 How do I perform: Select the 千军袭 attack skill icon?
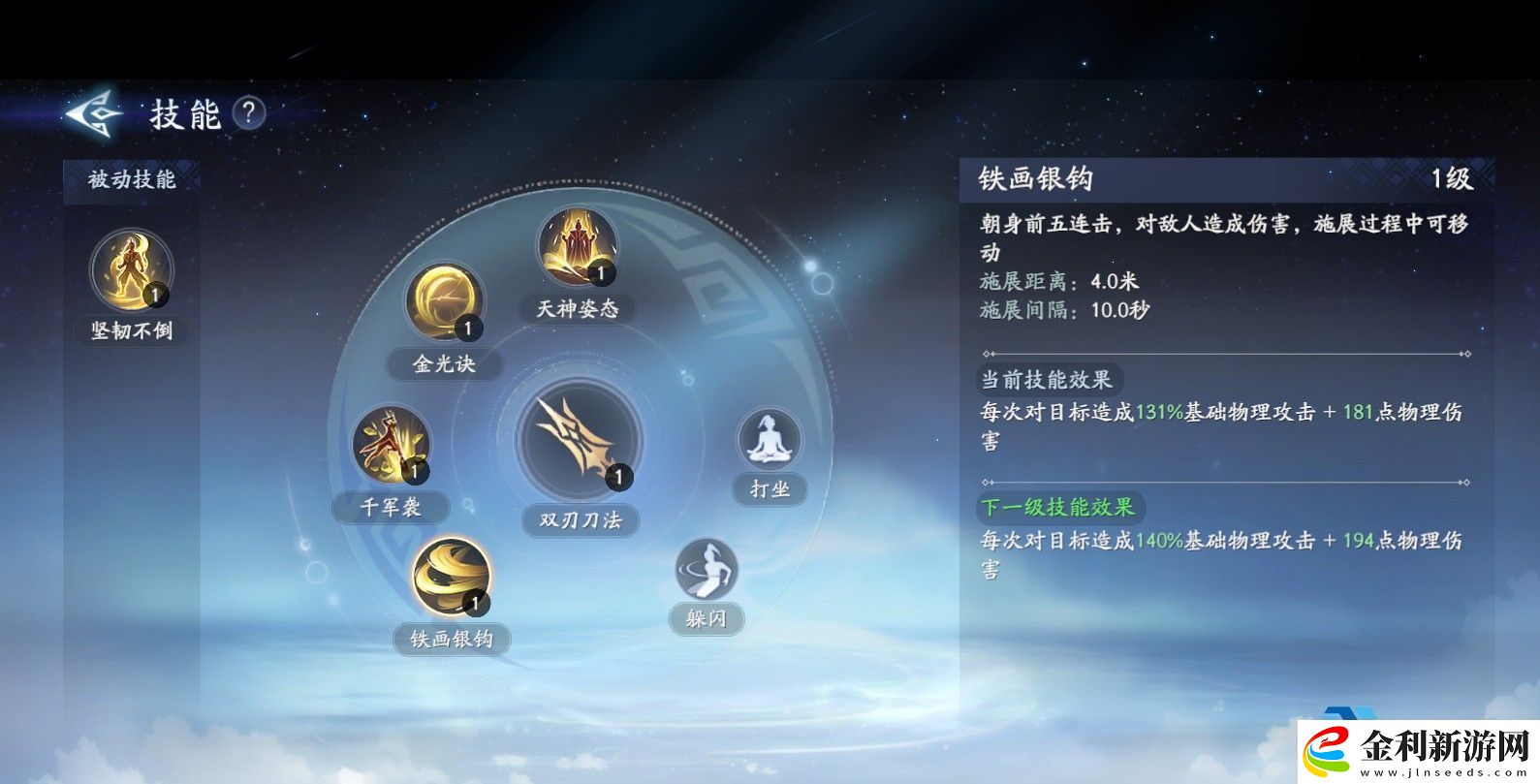point(391,445)
